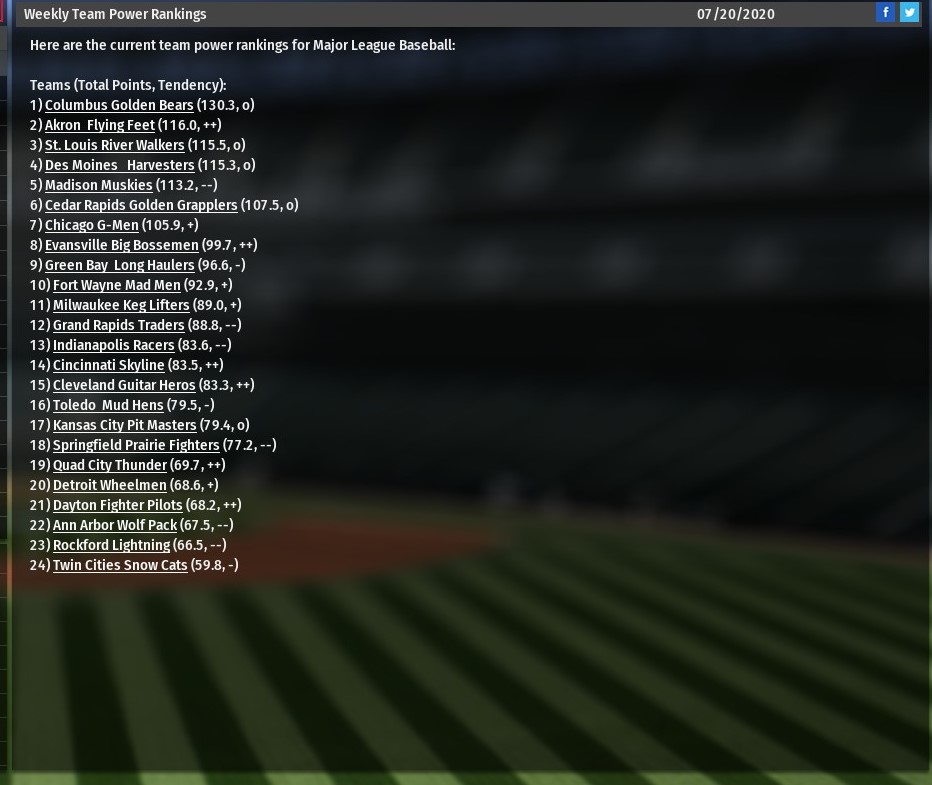Image resolution: width=932 pixels, height=785 pixels.
Task: Share the rankings via the Facebook icon
Action: 885,12
